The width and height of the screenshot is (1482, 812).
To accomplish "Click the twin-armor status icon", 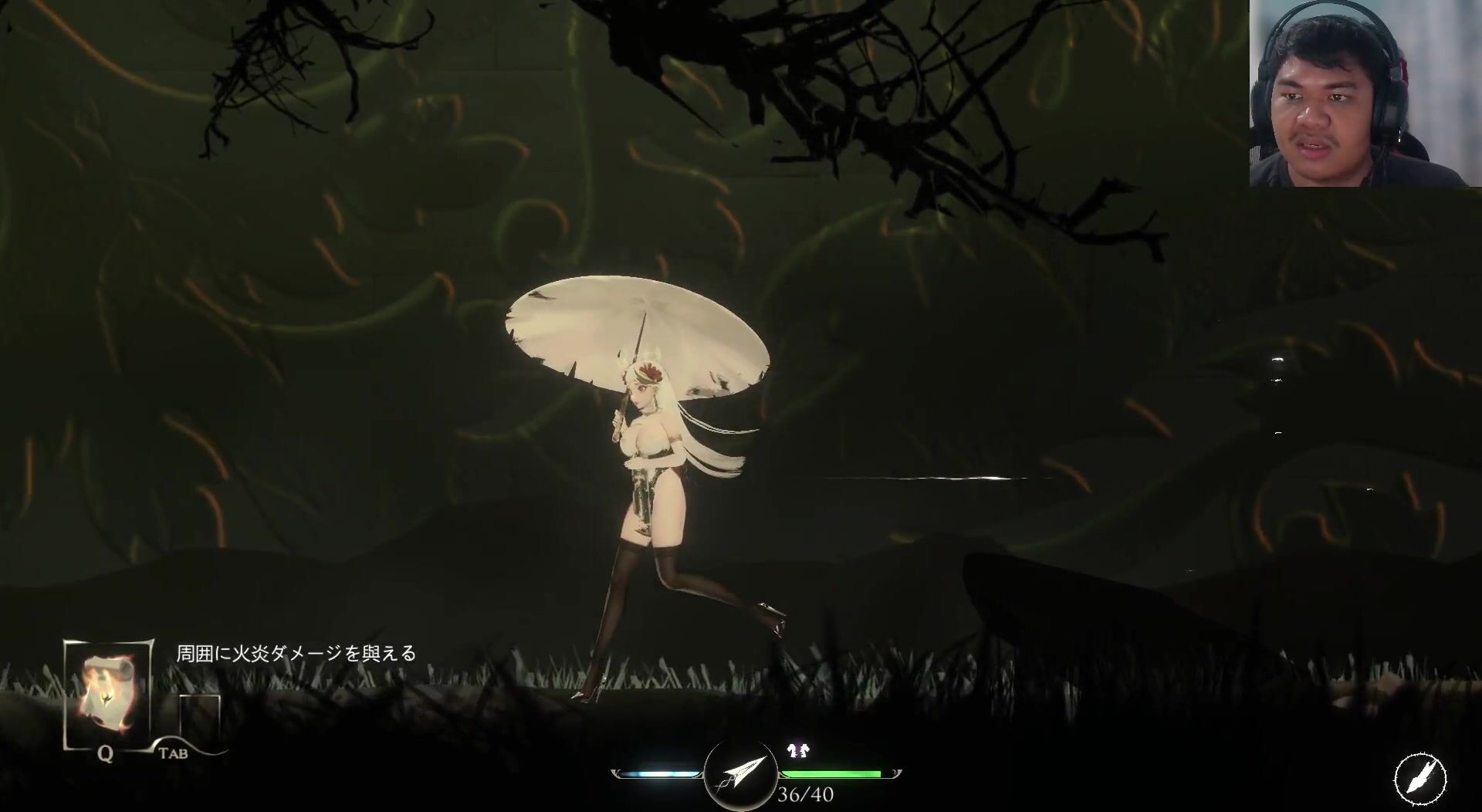I will tap(796, 750).
